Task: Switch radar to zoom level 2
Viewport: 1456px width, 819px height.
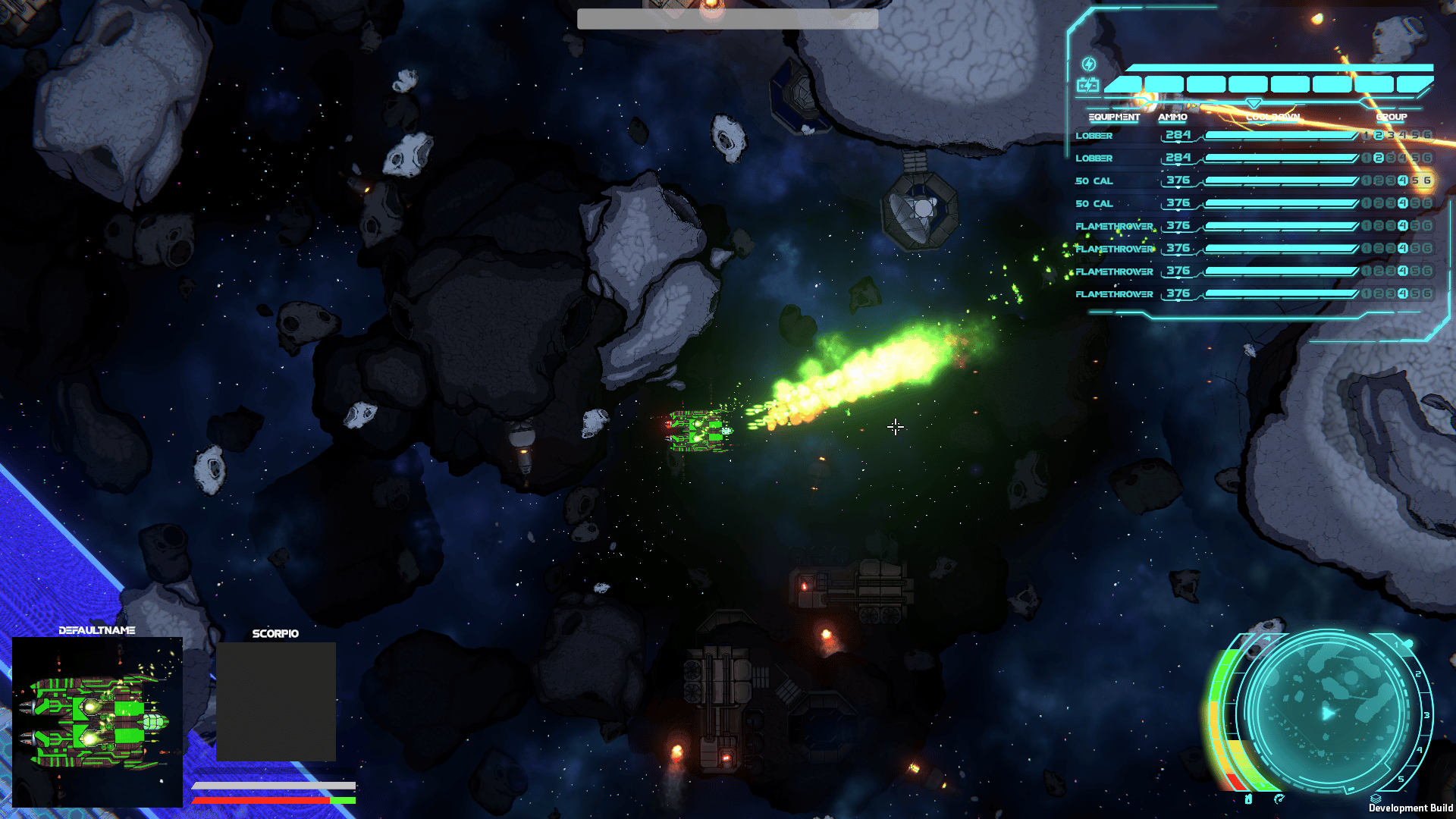Action: [1418, 674]
